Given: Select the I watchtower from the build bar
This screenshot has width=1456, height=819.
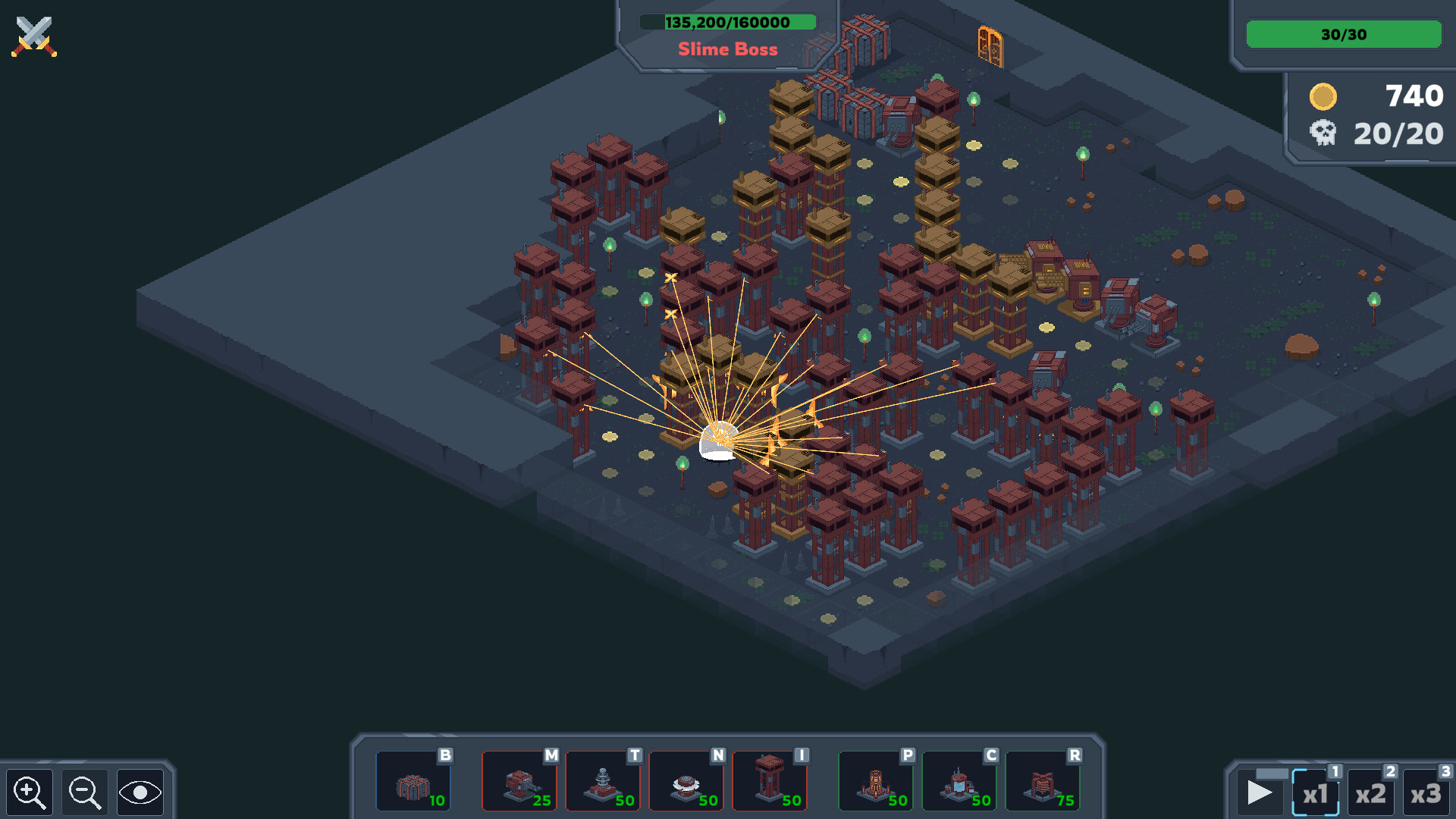Looking at the screenshot, I should point(770,781).
